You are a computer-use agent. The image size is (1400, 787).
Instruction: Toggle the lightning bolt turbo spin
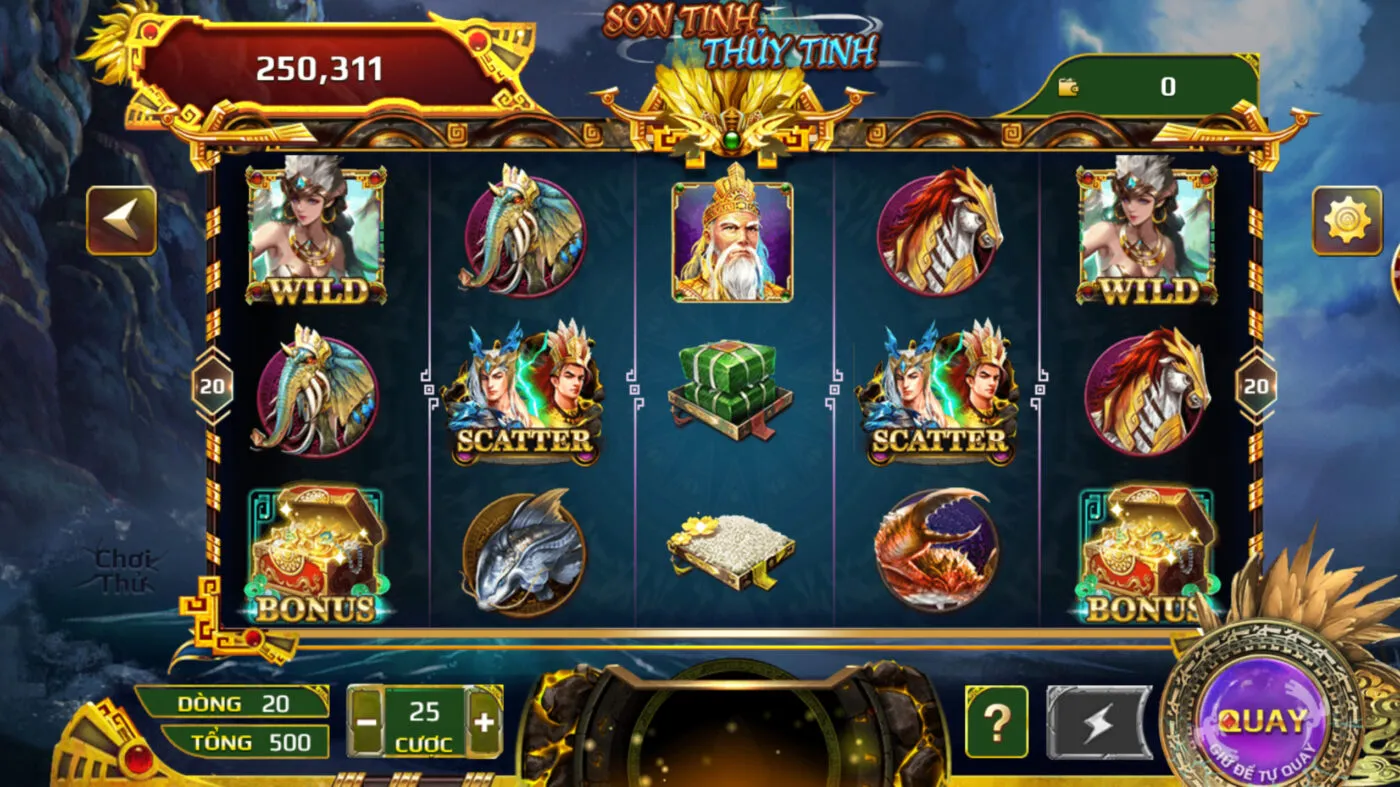pos(1098,722)
